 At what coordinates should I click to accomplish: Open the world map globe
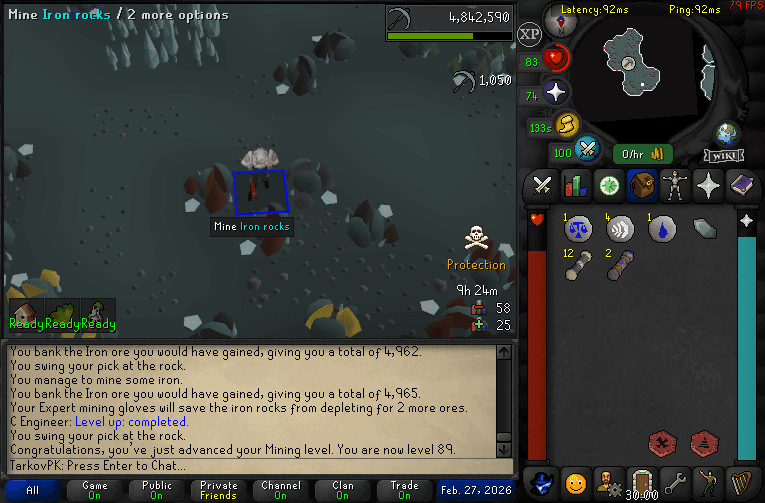[x=726, y=133]
